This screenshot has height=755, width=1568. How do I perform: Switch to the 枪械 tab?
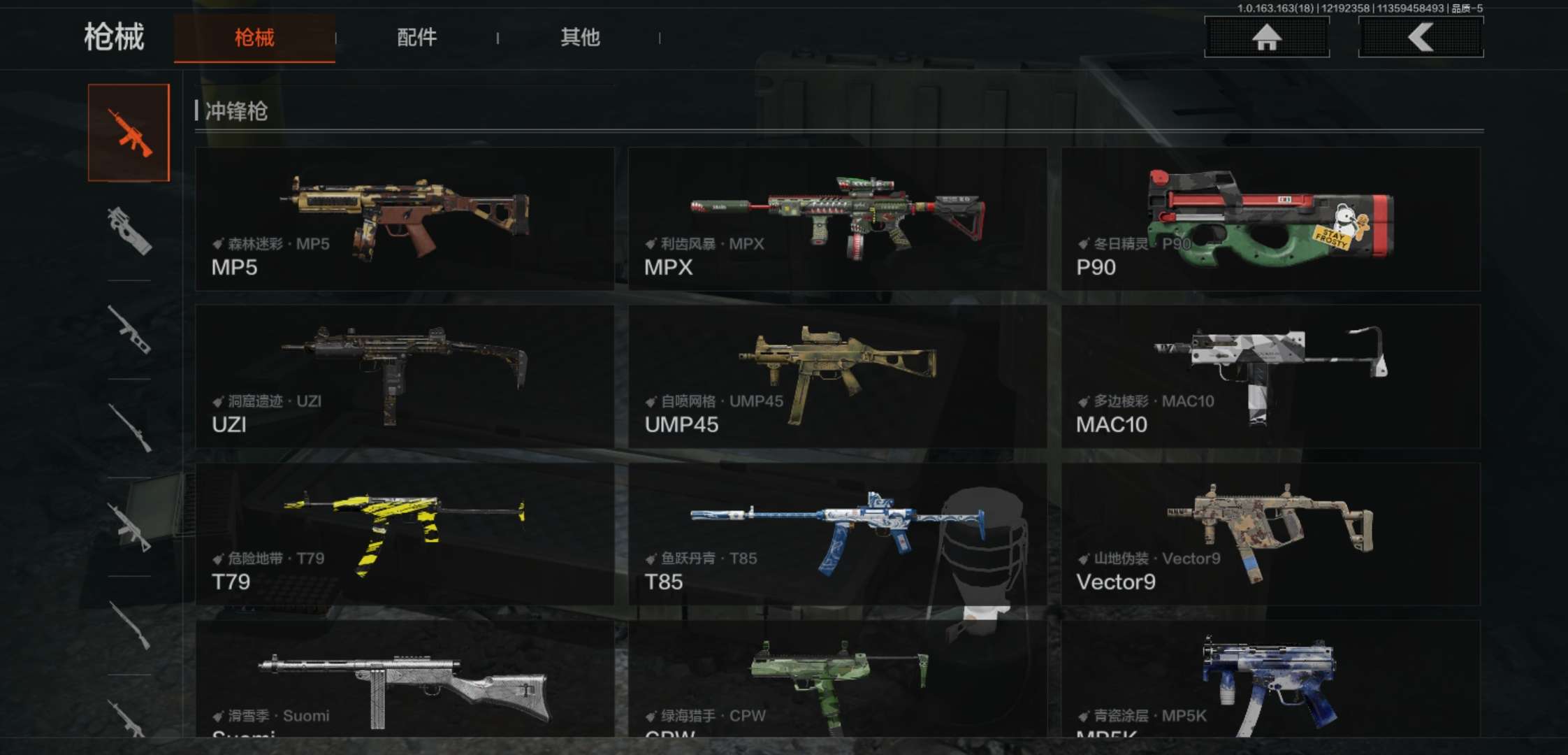tap(254, 38)
